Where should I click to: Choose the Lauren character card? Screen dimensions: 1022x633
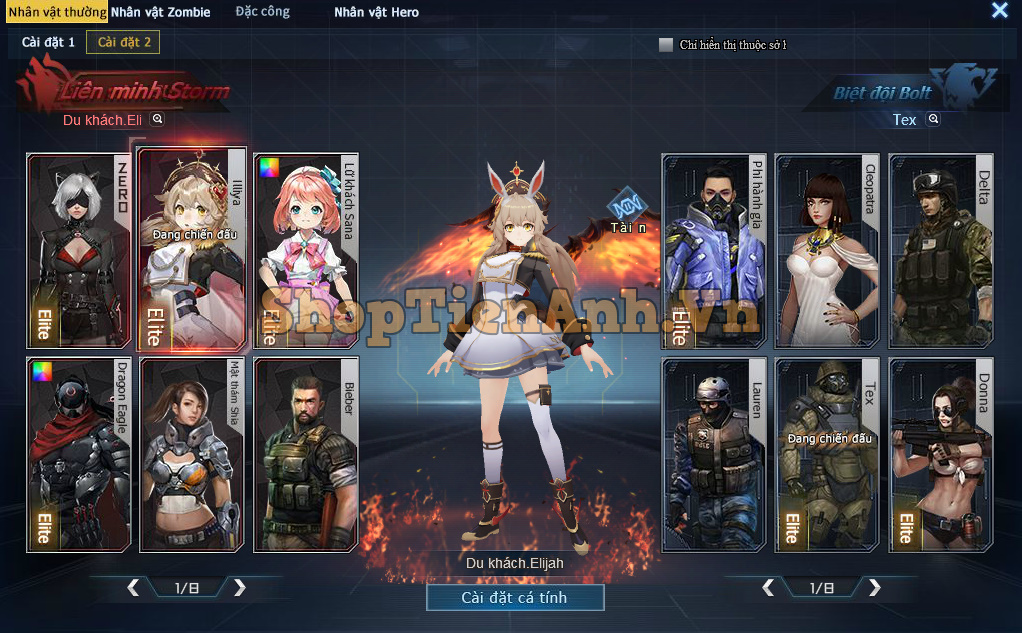714,454
